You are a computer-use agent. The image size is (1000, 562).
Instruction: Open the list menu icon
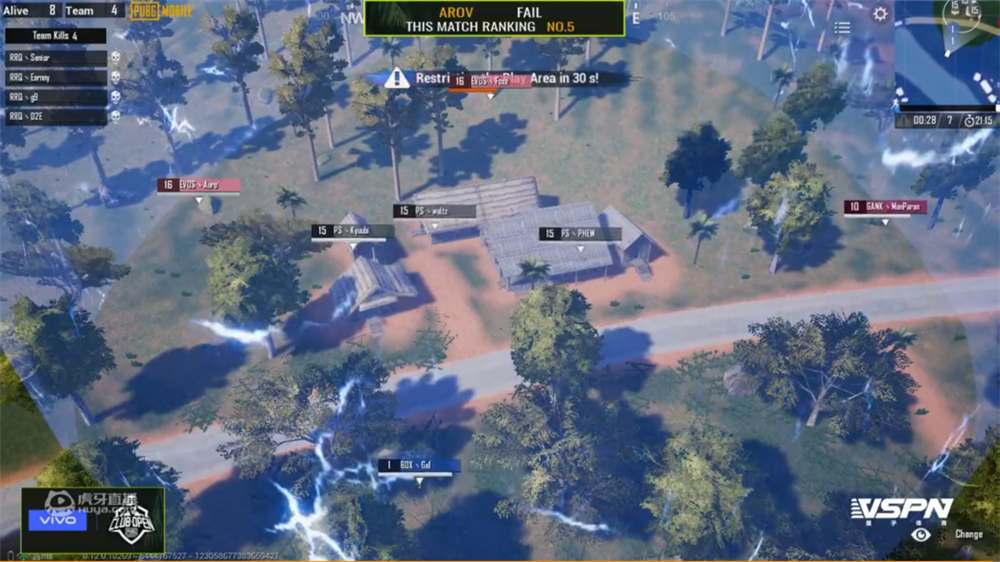point(843,28)
